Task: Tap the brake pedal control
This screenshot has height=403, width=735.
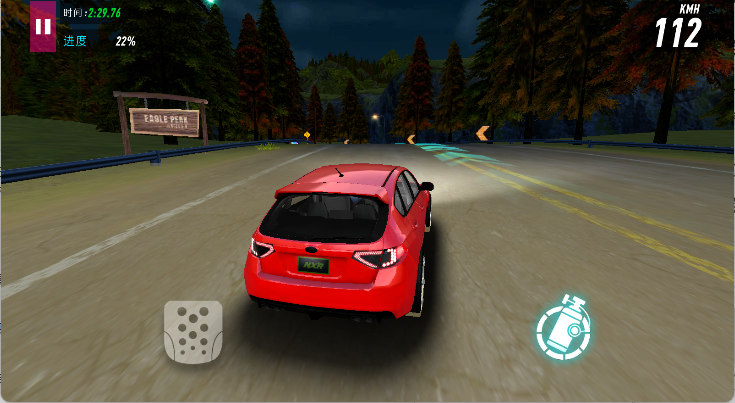Action: (x=193, y=331)
